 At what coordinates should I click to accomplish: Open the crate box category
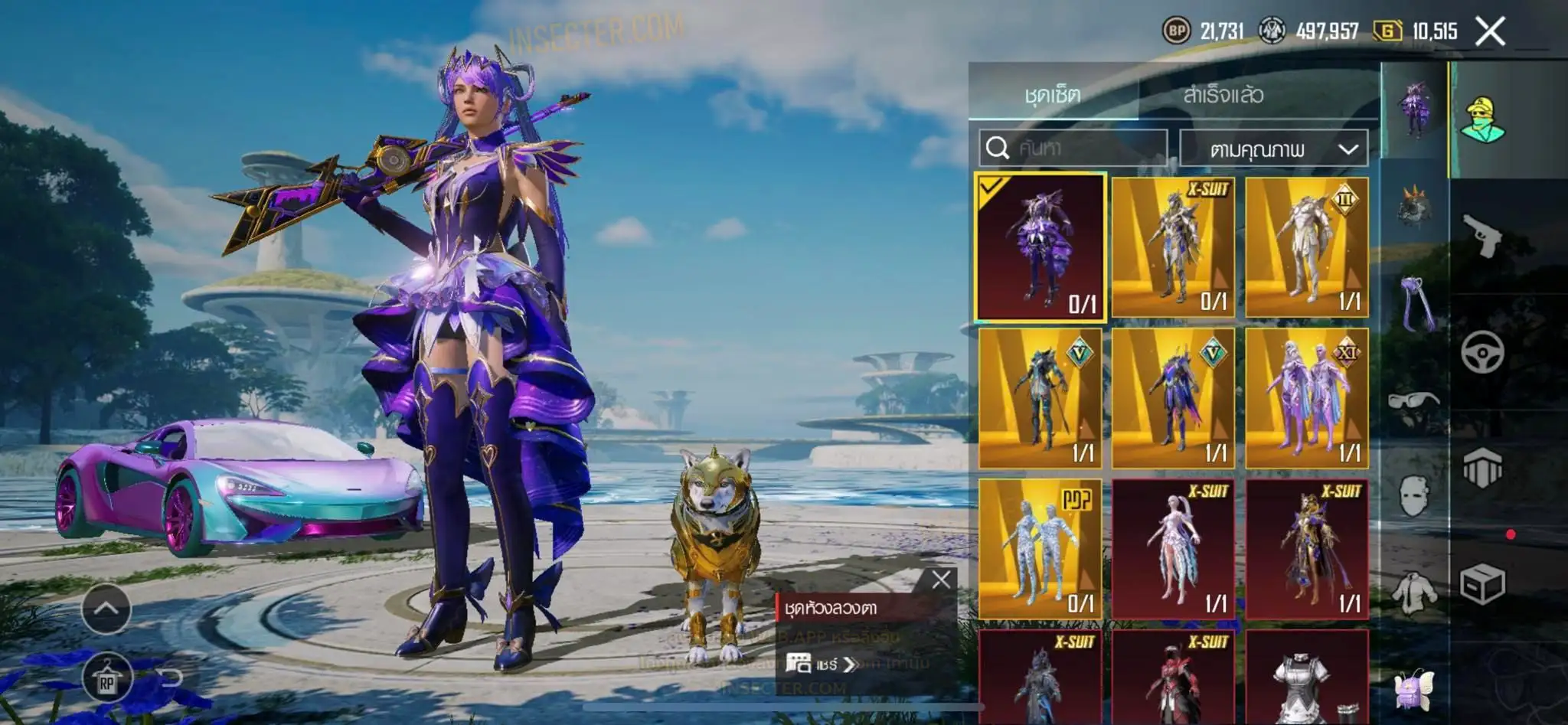pos(1483,585)
